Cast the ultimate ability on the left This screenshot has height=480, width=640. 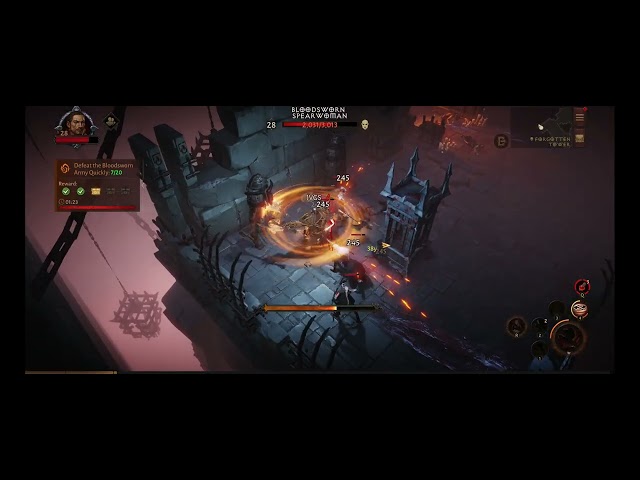pyautogui.click(x=516, y=325)
